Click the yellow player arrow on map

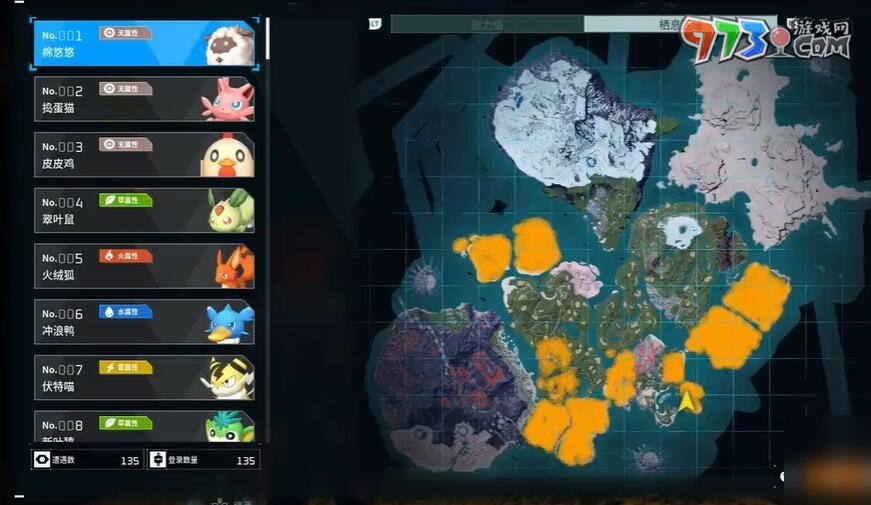click(x=688, y=401)
